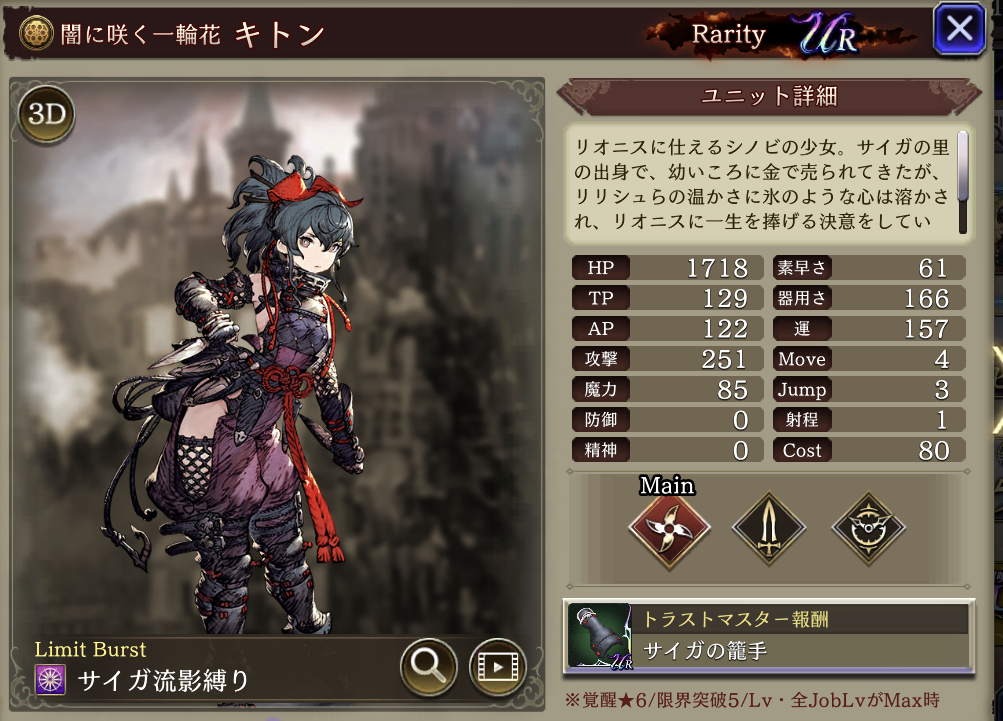The width and height of the screenshot is (1003, 721).
Task: Play the Limit Burst video preview
Action: tap(497, 667)
